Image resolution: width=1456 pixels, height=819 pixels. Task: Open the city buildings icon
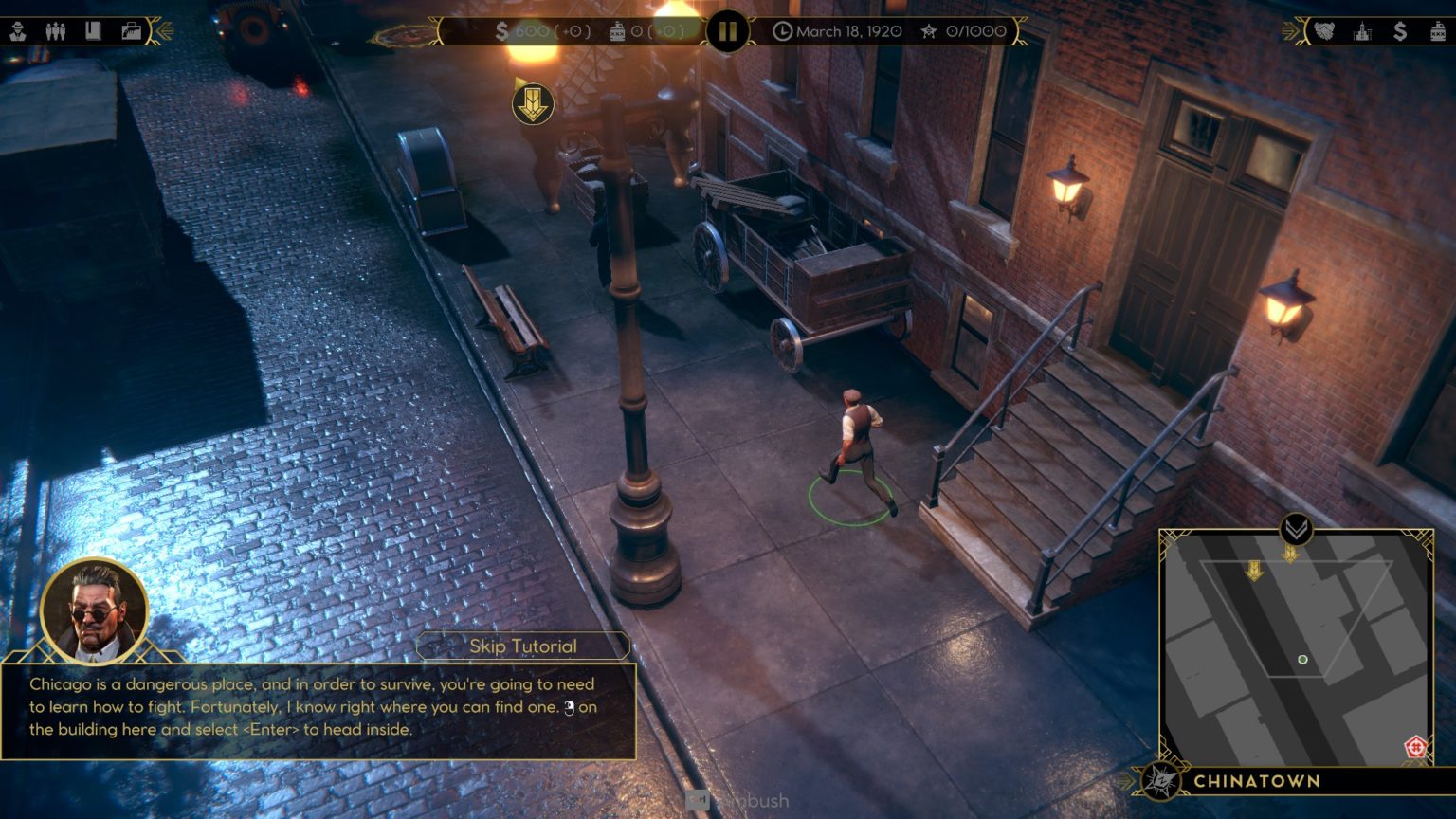[1362, 31]
